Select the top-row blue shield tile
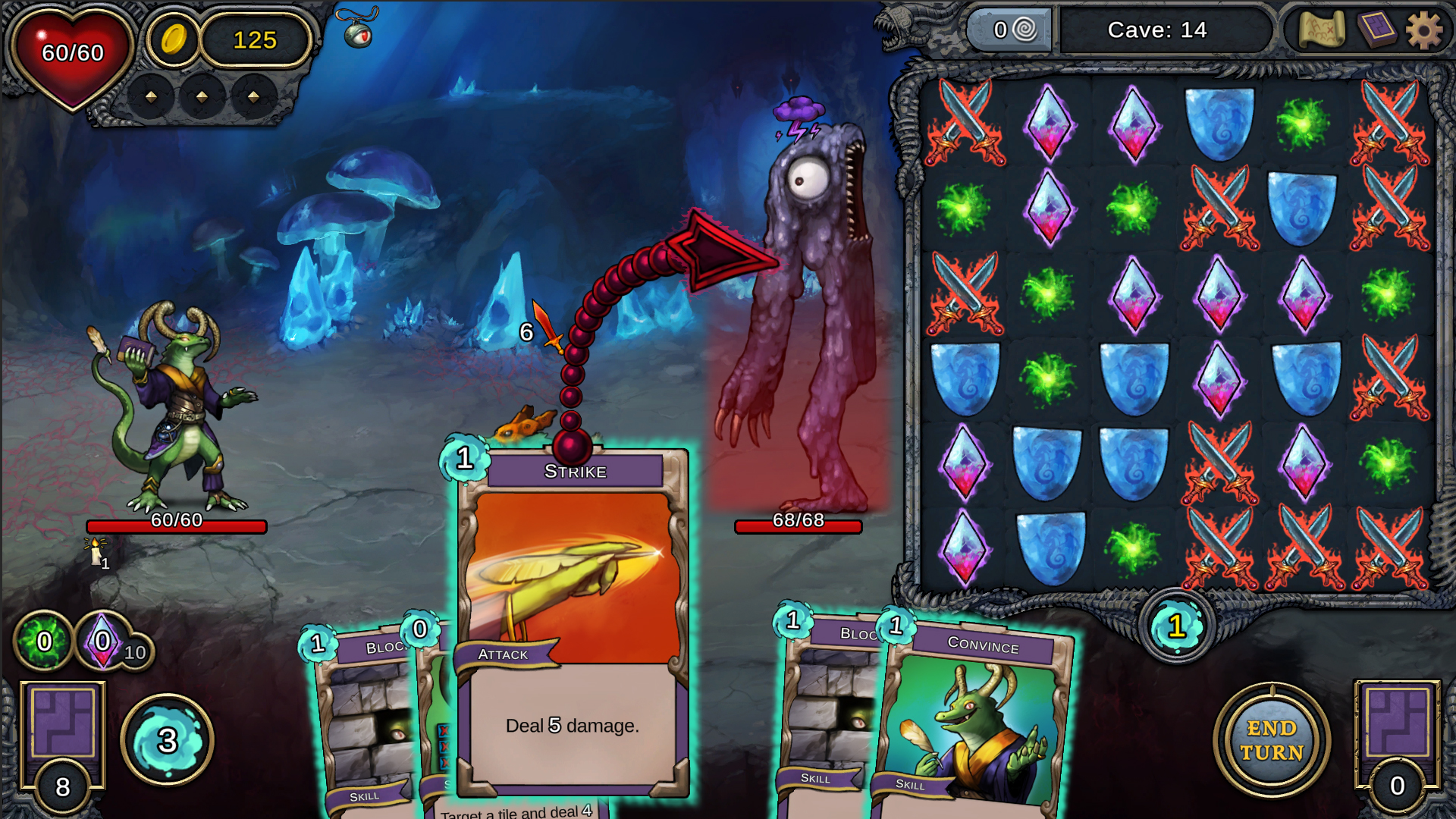 point(1219,123)
